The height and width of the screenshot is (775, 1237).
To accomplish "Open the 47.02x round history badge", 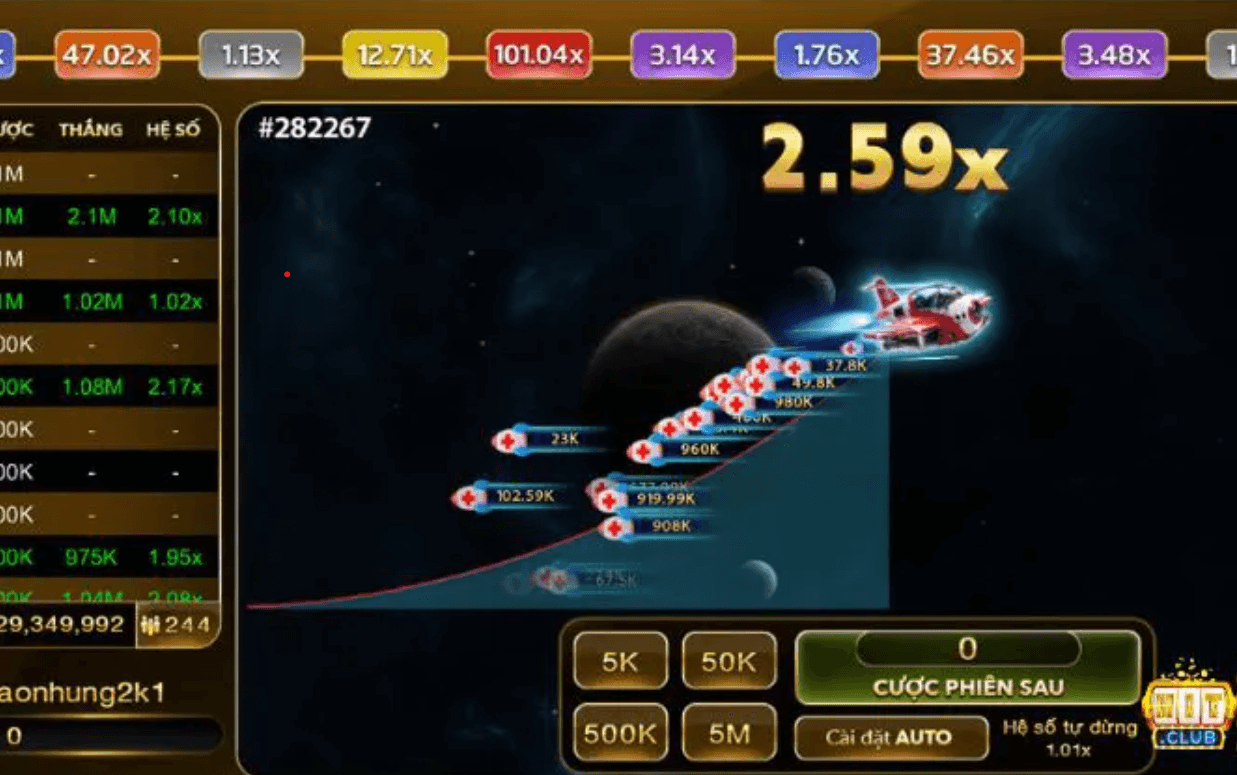I will tap(107, 55).
